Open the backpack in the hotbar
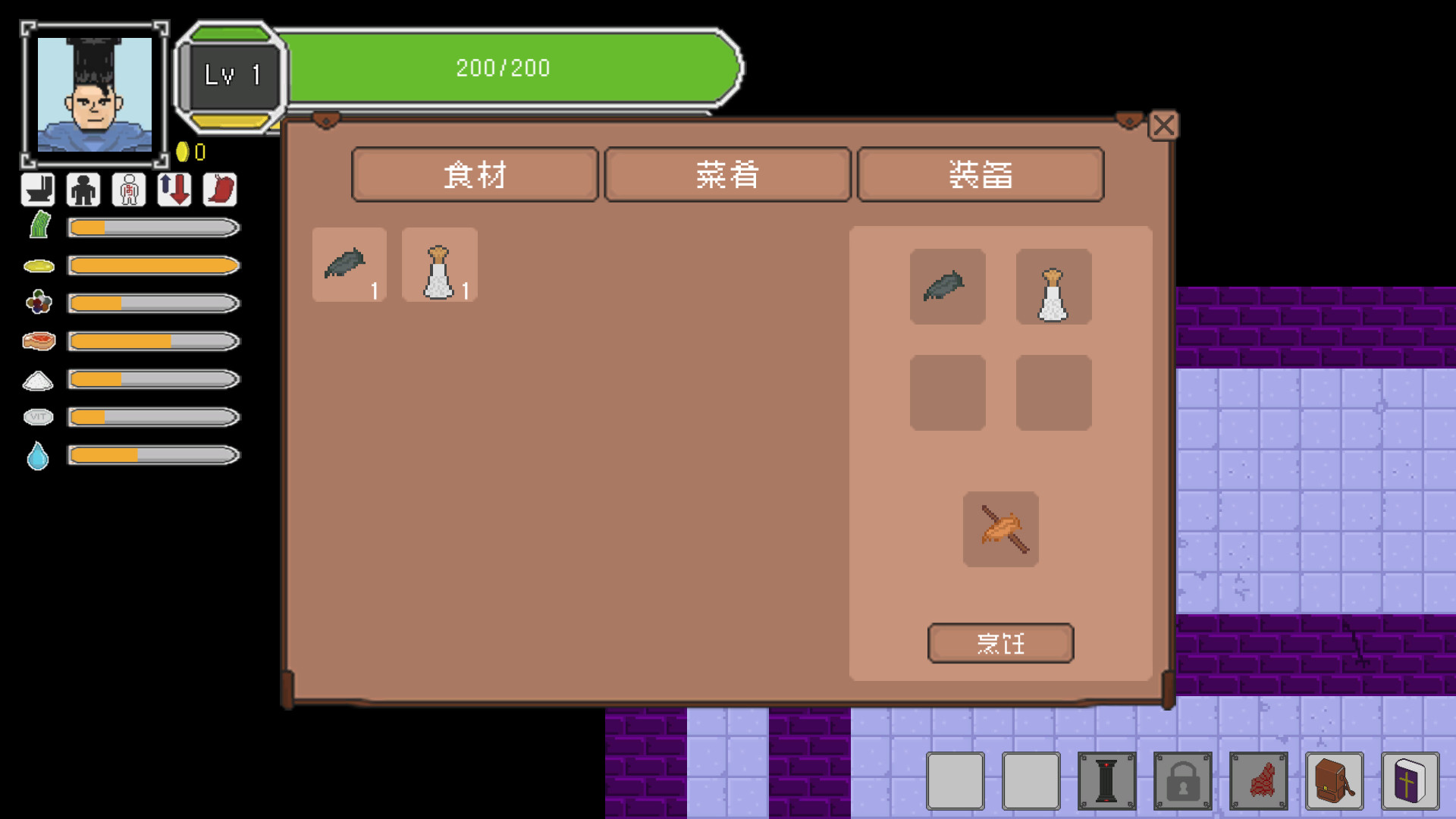This screenshot has width=1456, height=819. click(1334, 780)
